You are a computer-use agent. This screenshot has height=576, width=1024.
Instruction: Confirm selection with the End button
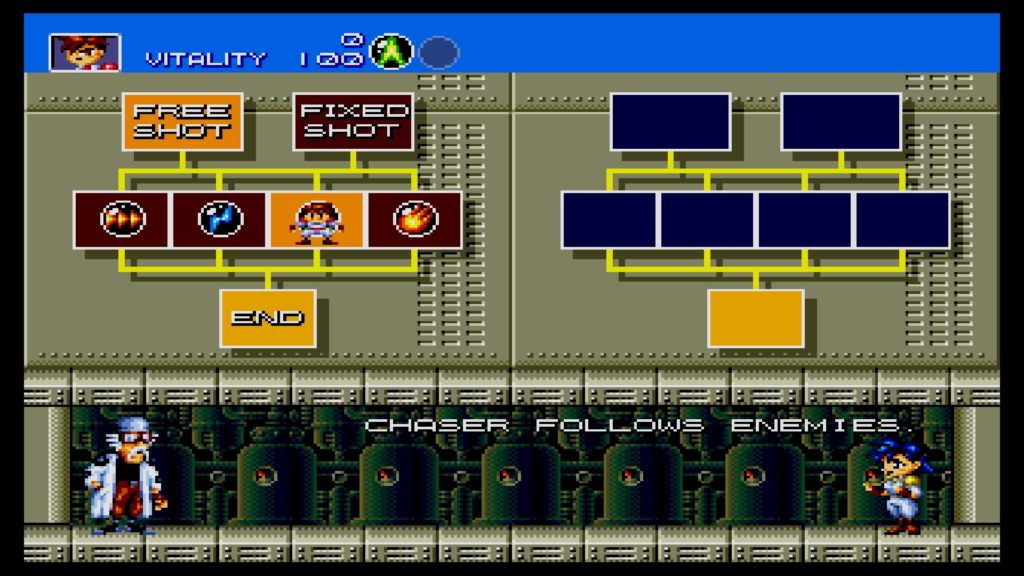pyautogui.click(x=268, y=318)
